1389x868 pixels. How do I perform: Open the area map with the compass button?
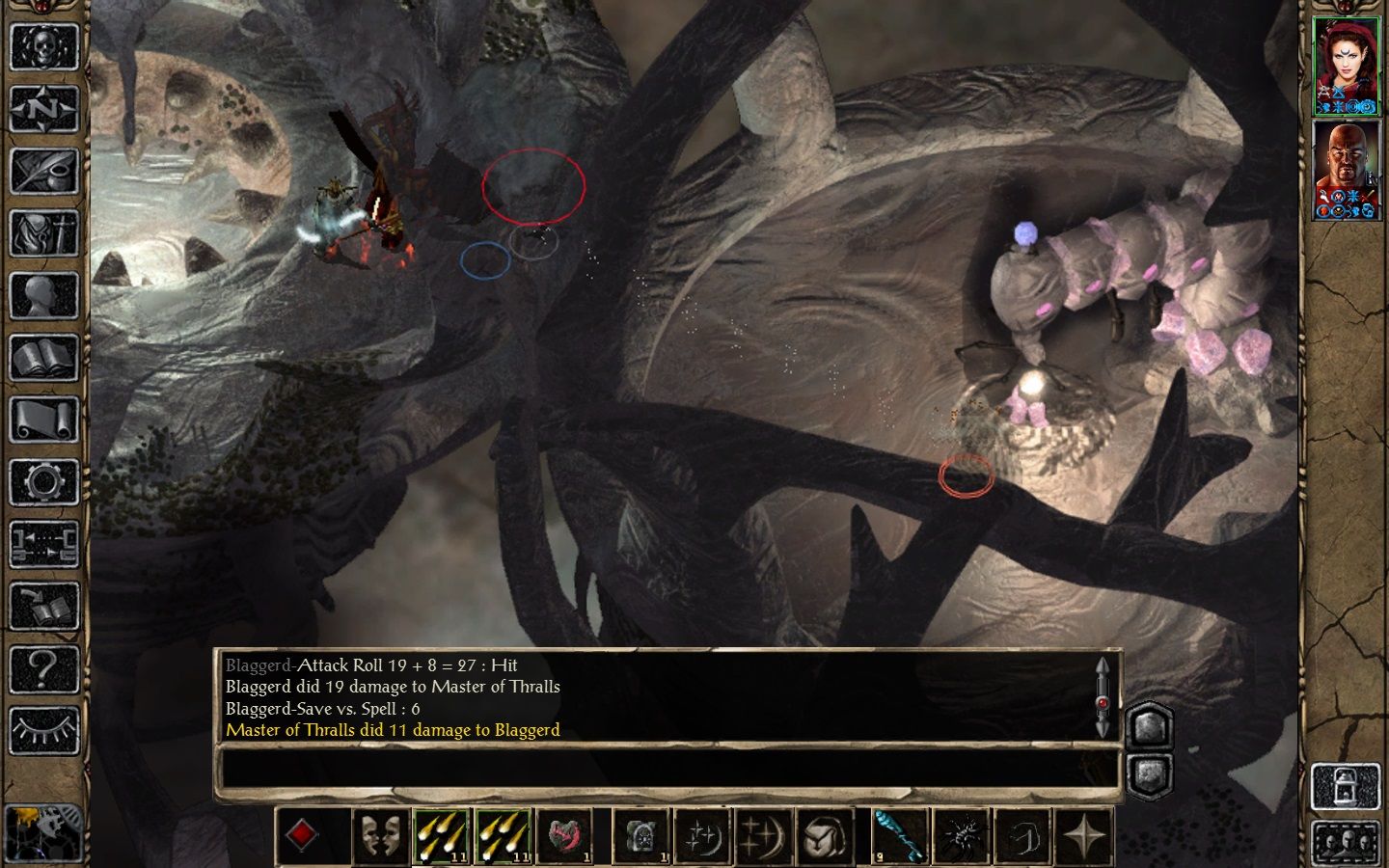click(43, 108)
